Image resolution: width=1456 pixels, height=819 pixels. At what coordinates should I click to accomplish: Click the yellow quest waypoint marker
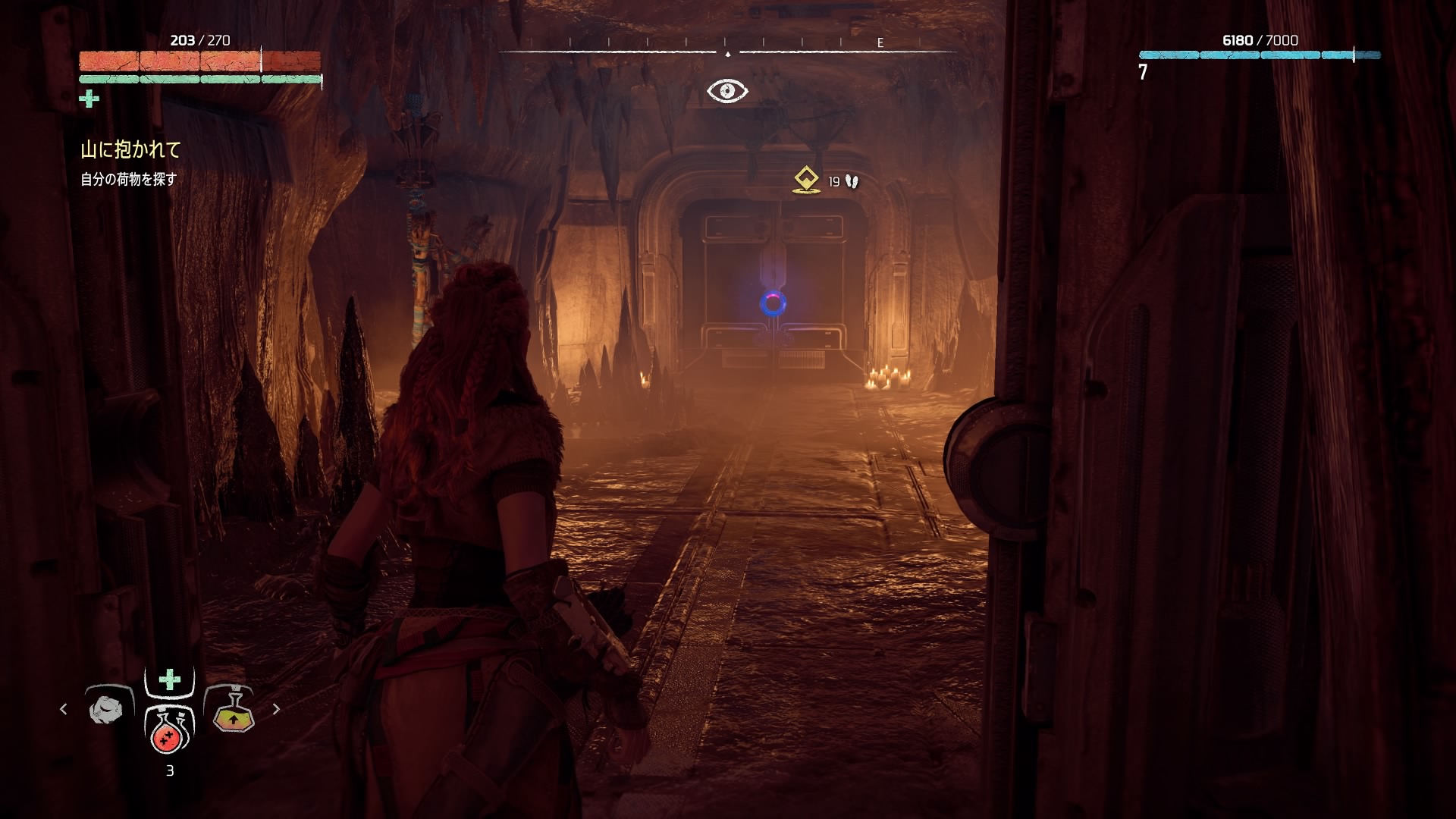coord(806,180)
